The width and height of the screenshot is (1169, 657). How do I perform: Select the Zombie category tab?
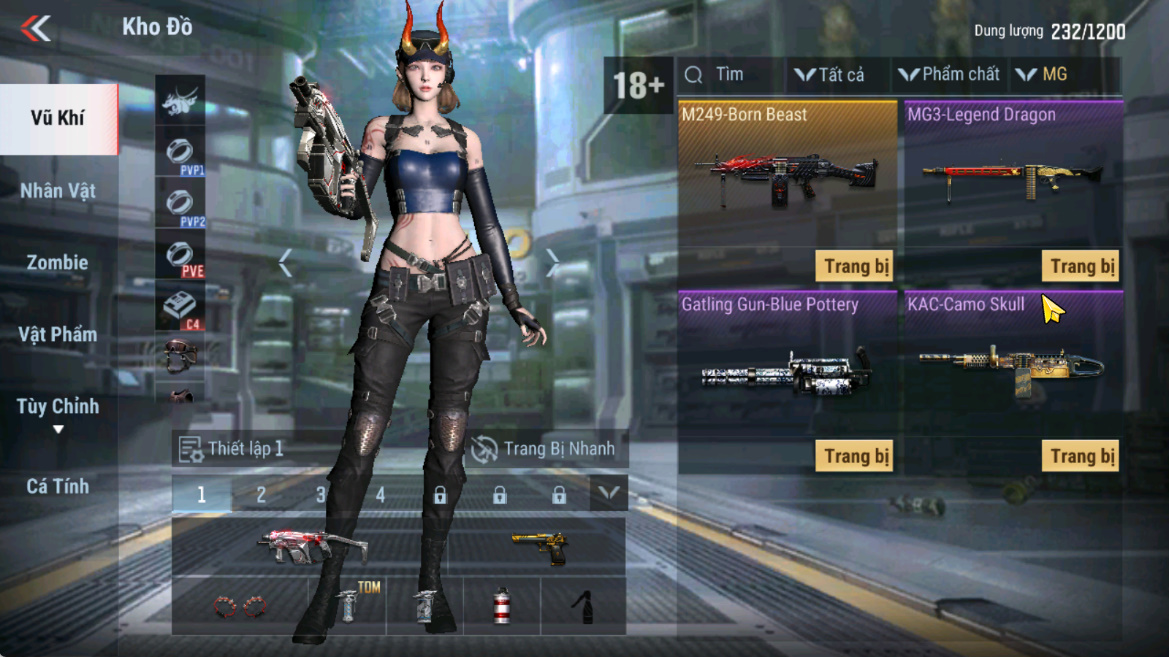click(58, 262)
